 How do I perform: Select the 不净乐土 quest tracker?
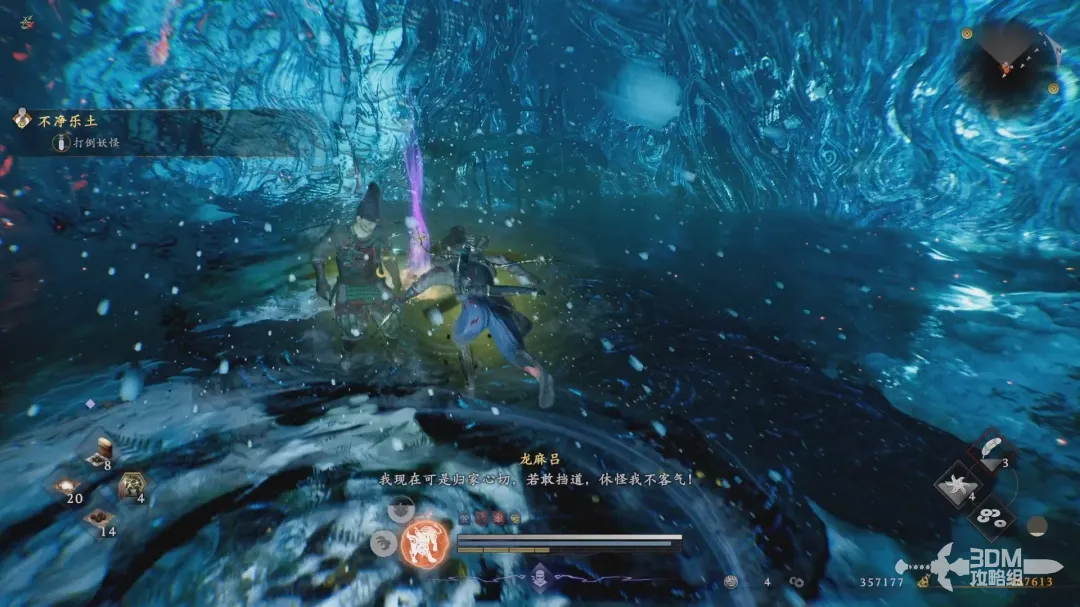point(58,119)
